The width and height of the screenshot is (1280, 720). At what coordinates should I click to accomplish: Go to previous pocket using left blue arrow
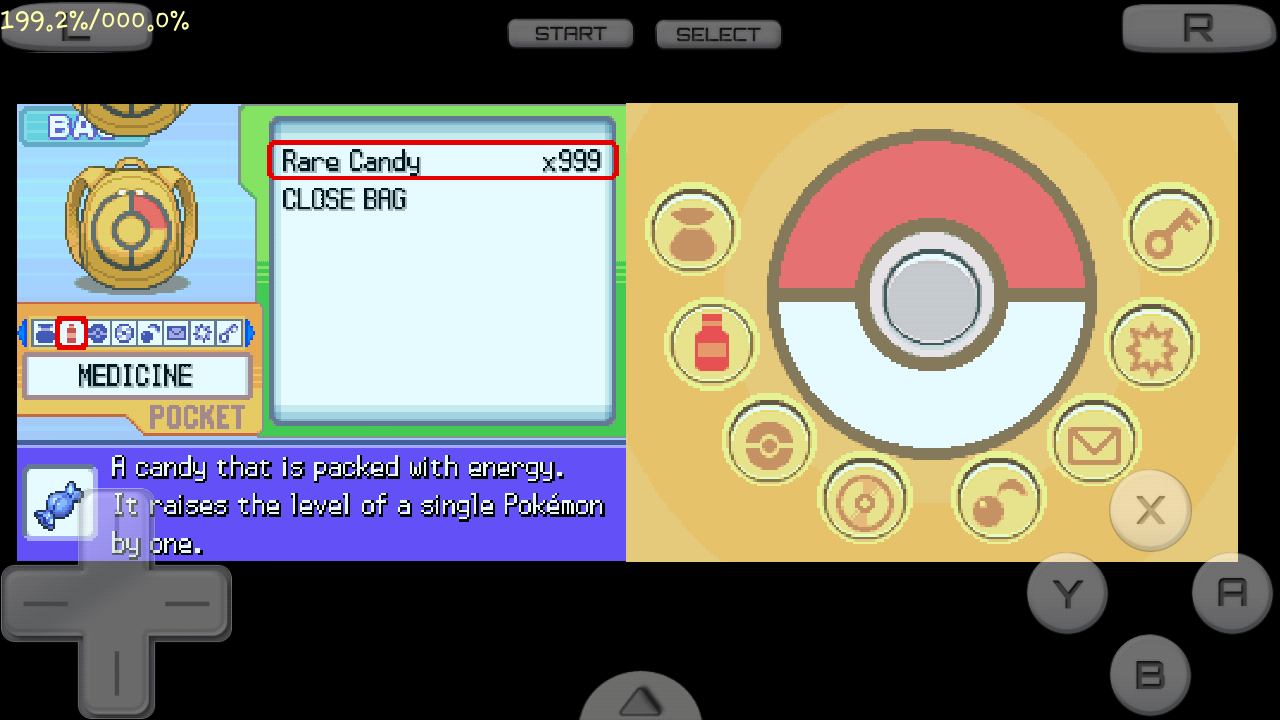coord(24,333)
